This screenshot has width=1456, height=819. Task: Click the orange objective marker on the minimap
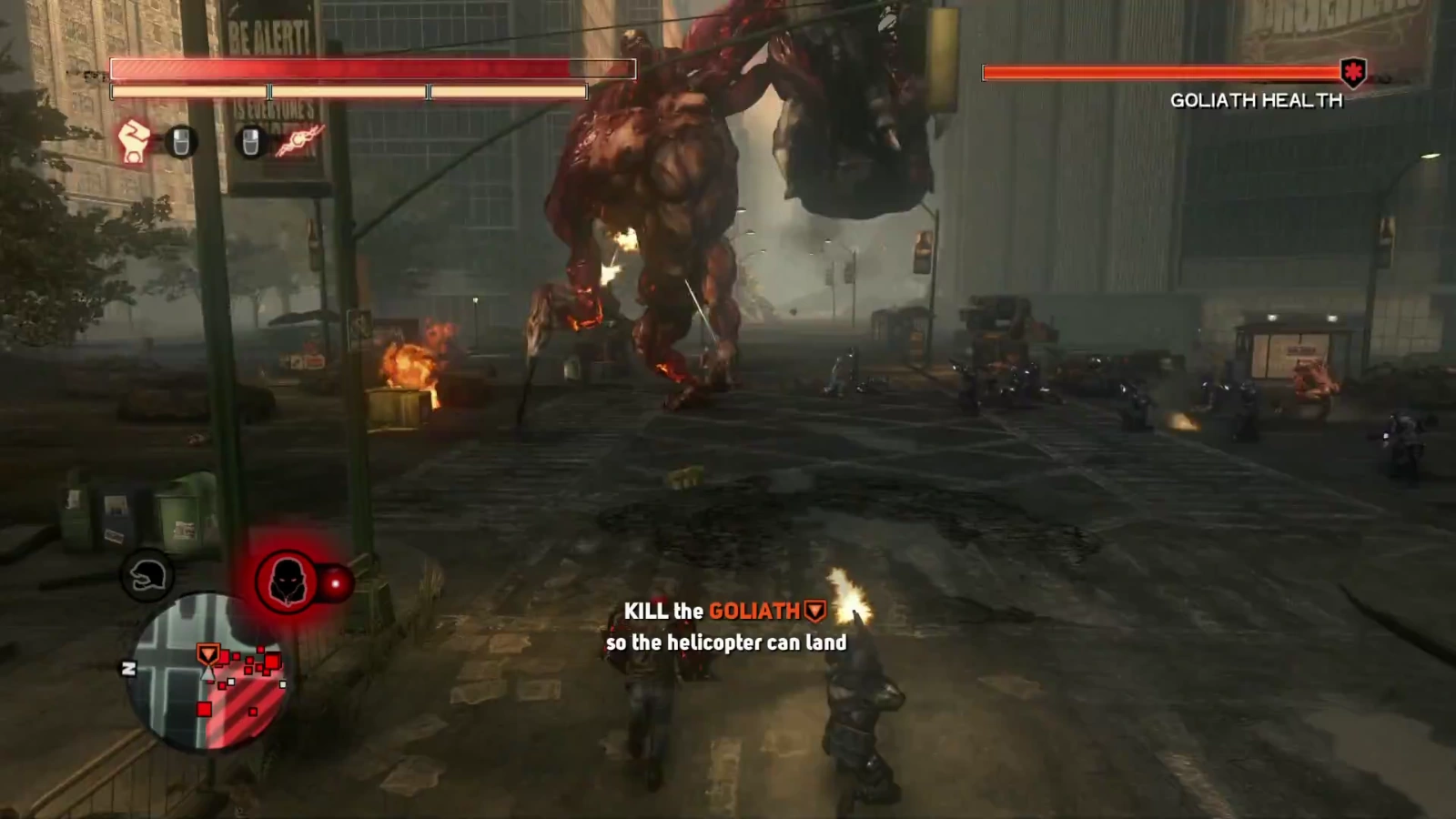click(x=208, y=653)
